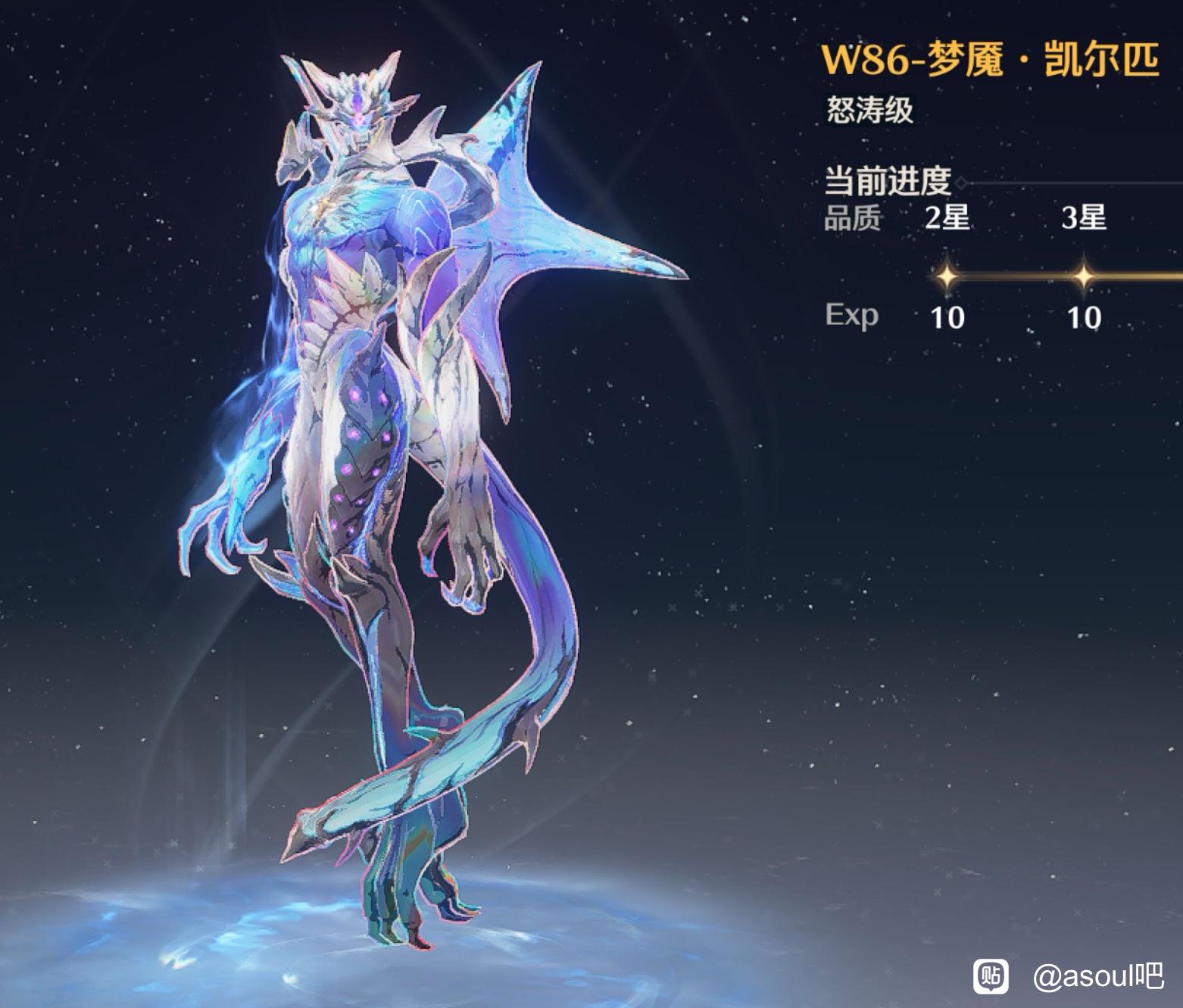
Task: Select the 2星 quality milestone star
Action: click(947, 276)
